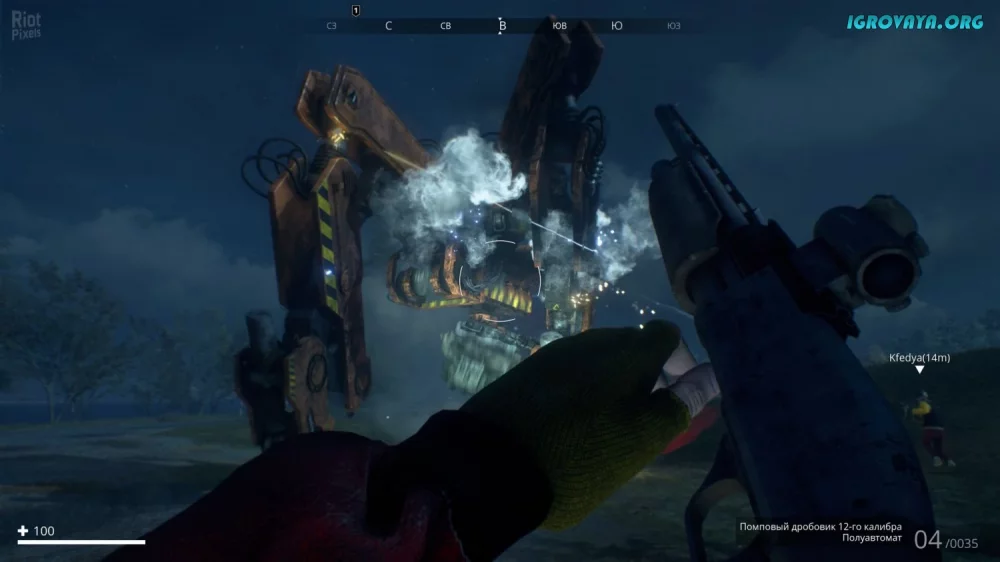Select teammate Kfedya's name marker
The height and width of the screenshot is (562, 1000).
point(919,357)
